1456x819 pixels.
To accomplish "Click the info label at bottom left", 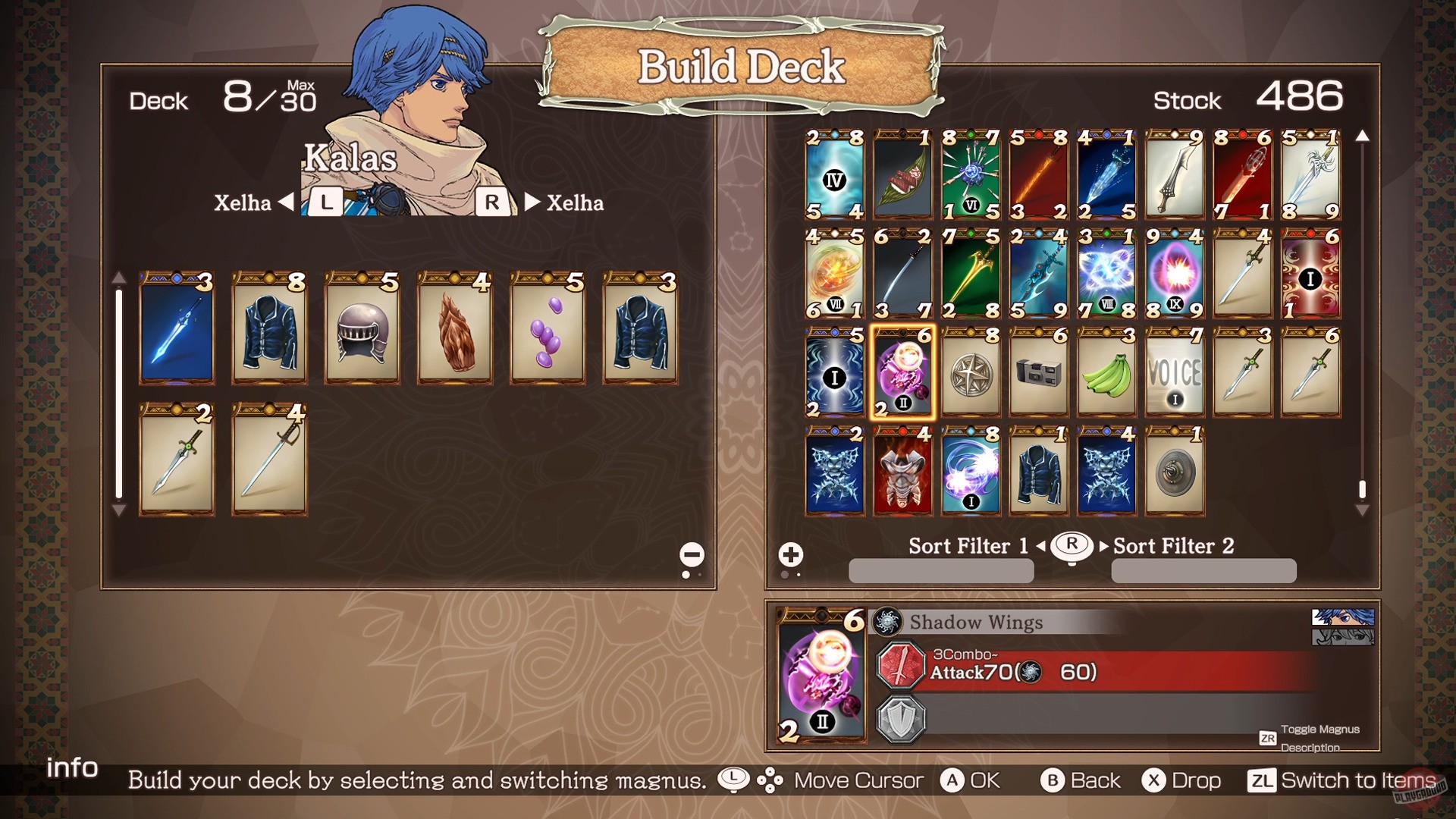I will 73,768.
